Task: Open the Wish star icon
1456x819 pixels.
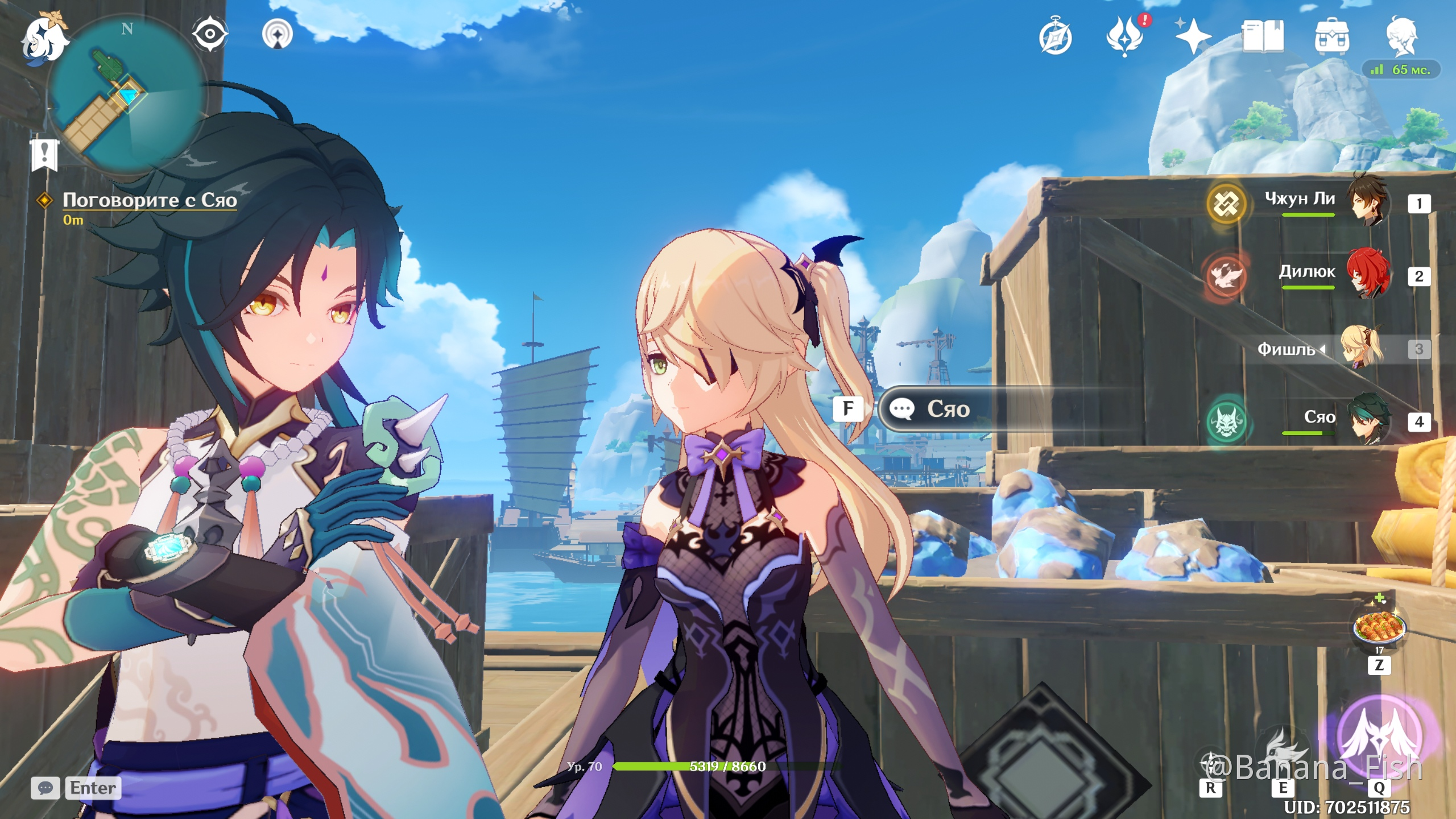Action: tap(1193, 36)
